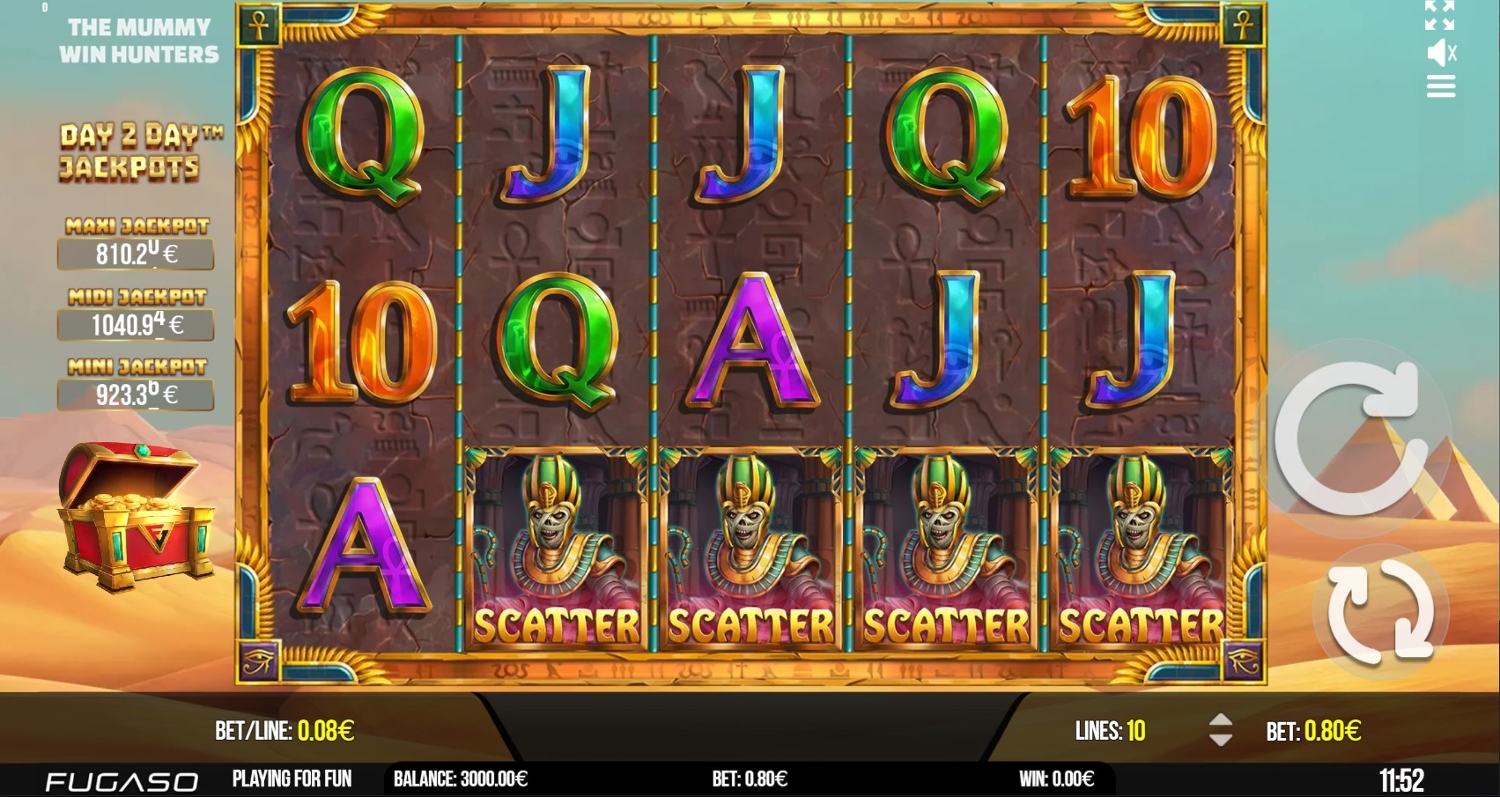
Task: Show the Midi Jackpot details
Action: click(136, 324)
